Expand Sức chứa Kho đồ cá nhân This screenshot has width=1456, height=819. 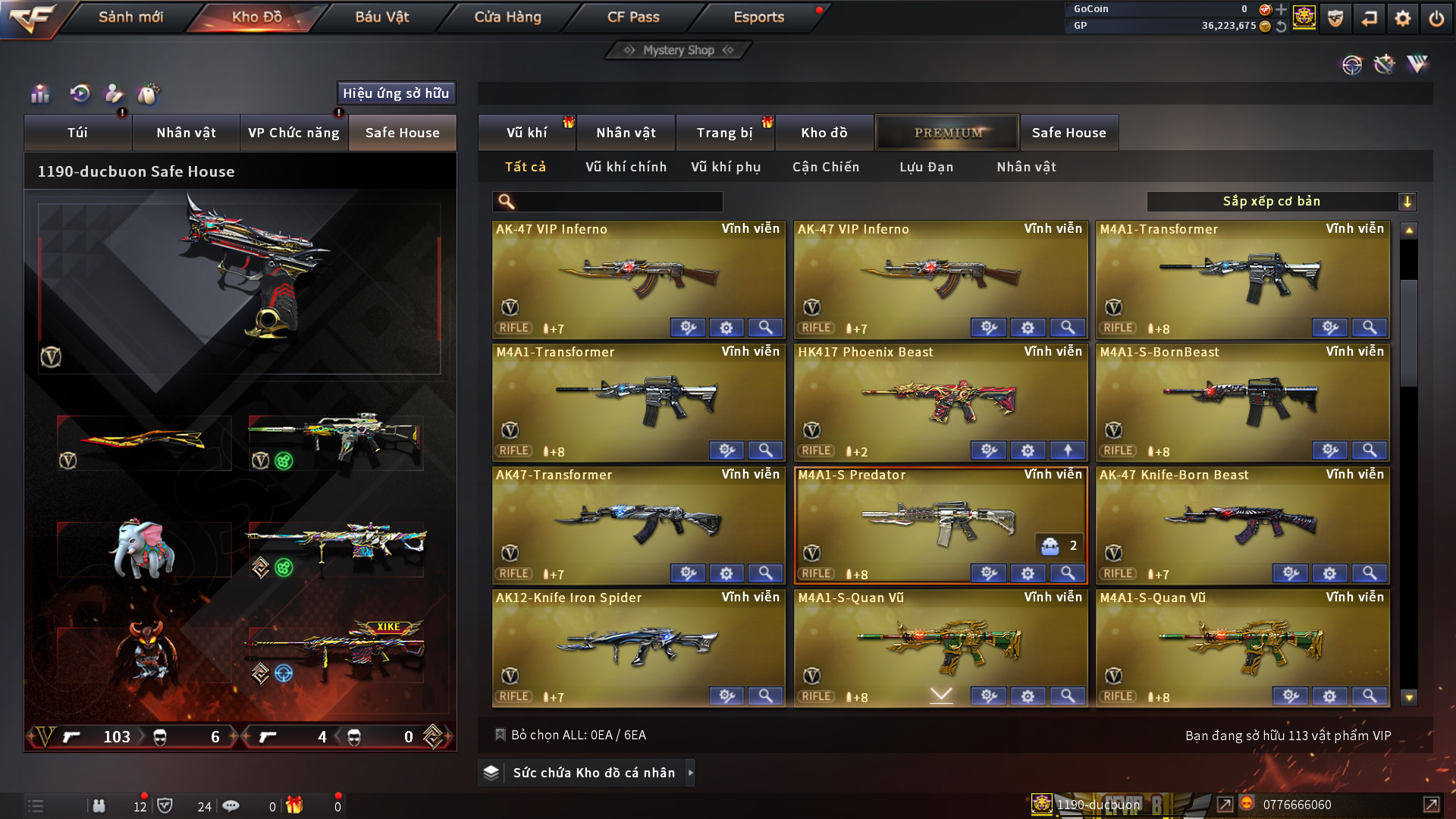[593, 773]
